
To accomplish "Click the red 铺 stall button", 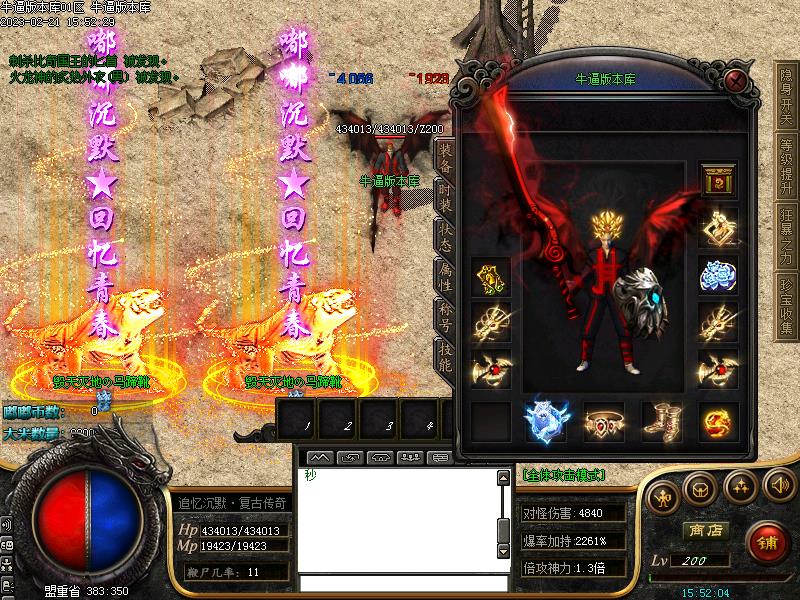I will tap(767, 542).
